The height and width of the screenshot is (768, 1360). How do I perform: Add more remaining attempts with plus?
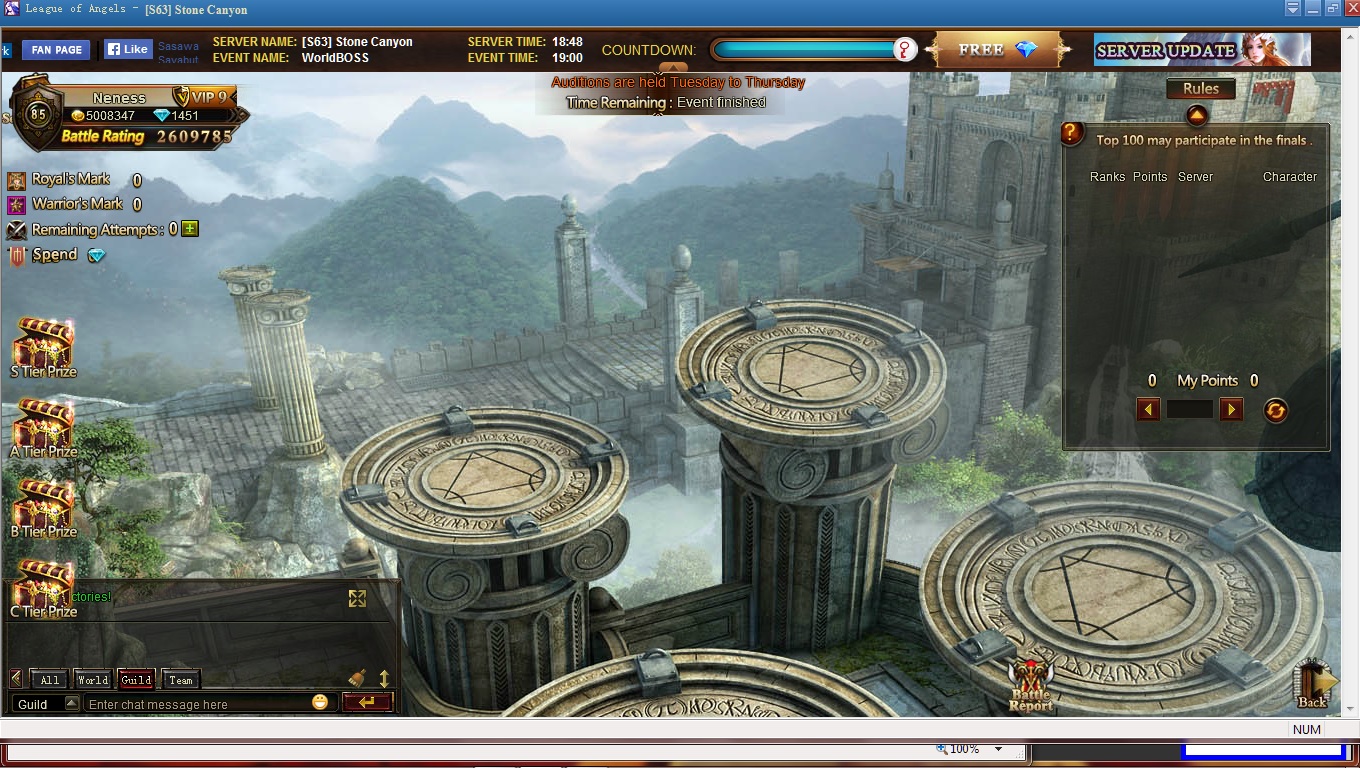click(190, 229)
